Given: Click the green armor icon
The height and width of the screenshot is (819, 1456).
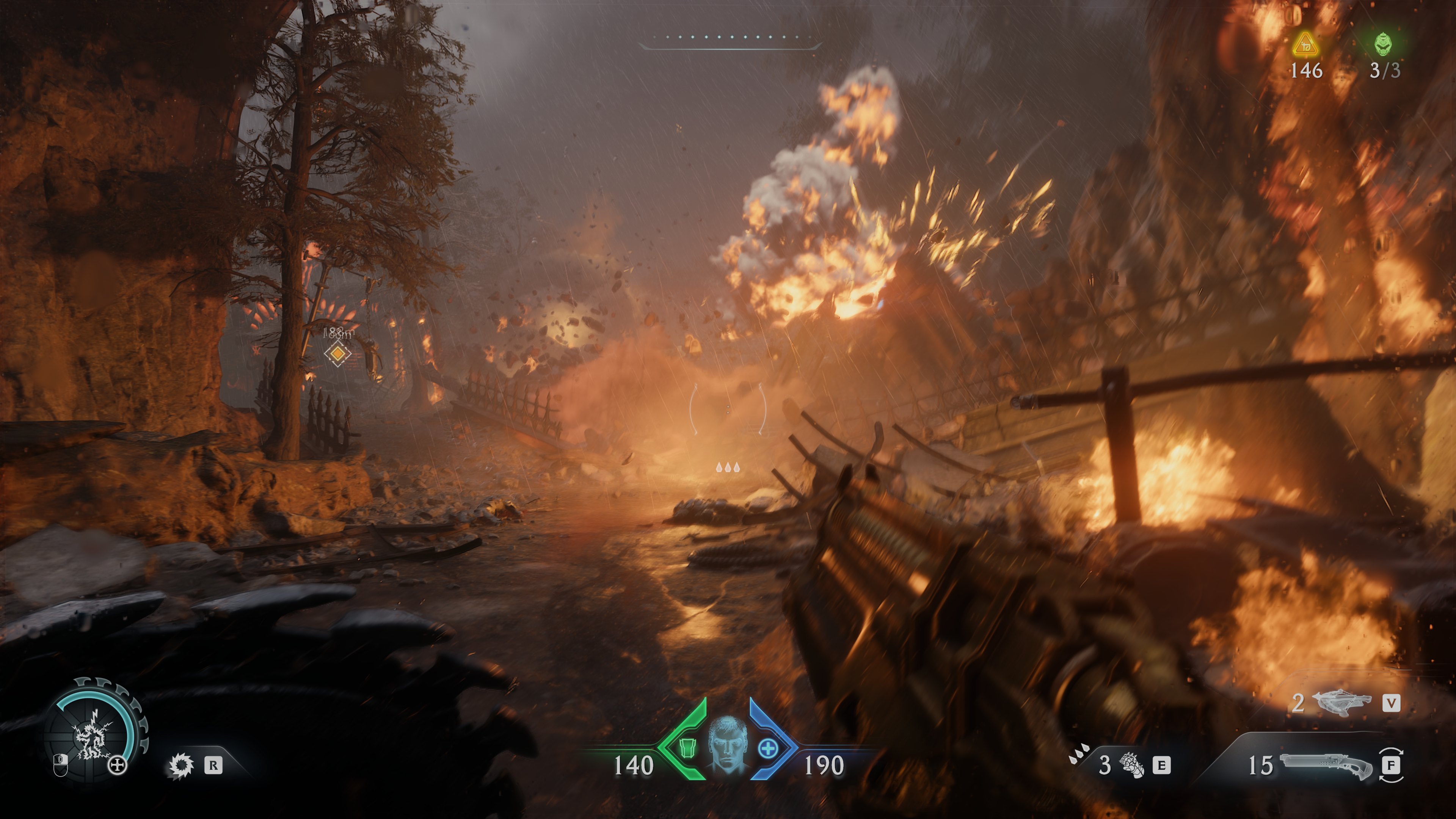Looking at the screenshot, I should [686, 748].
